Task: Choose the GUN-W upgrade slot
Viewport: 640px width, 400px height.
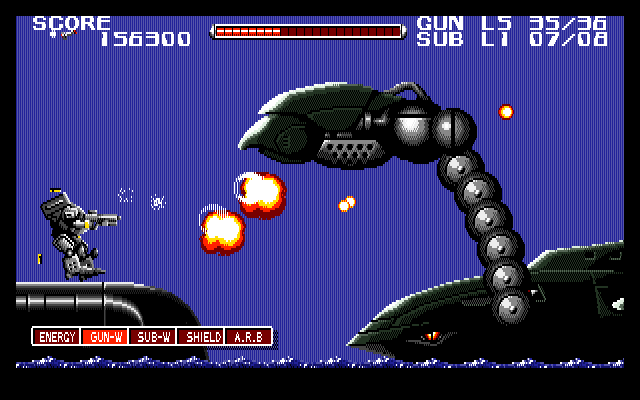Action: (105, 337)
